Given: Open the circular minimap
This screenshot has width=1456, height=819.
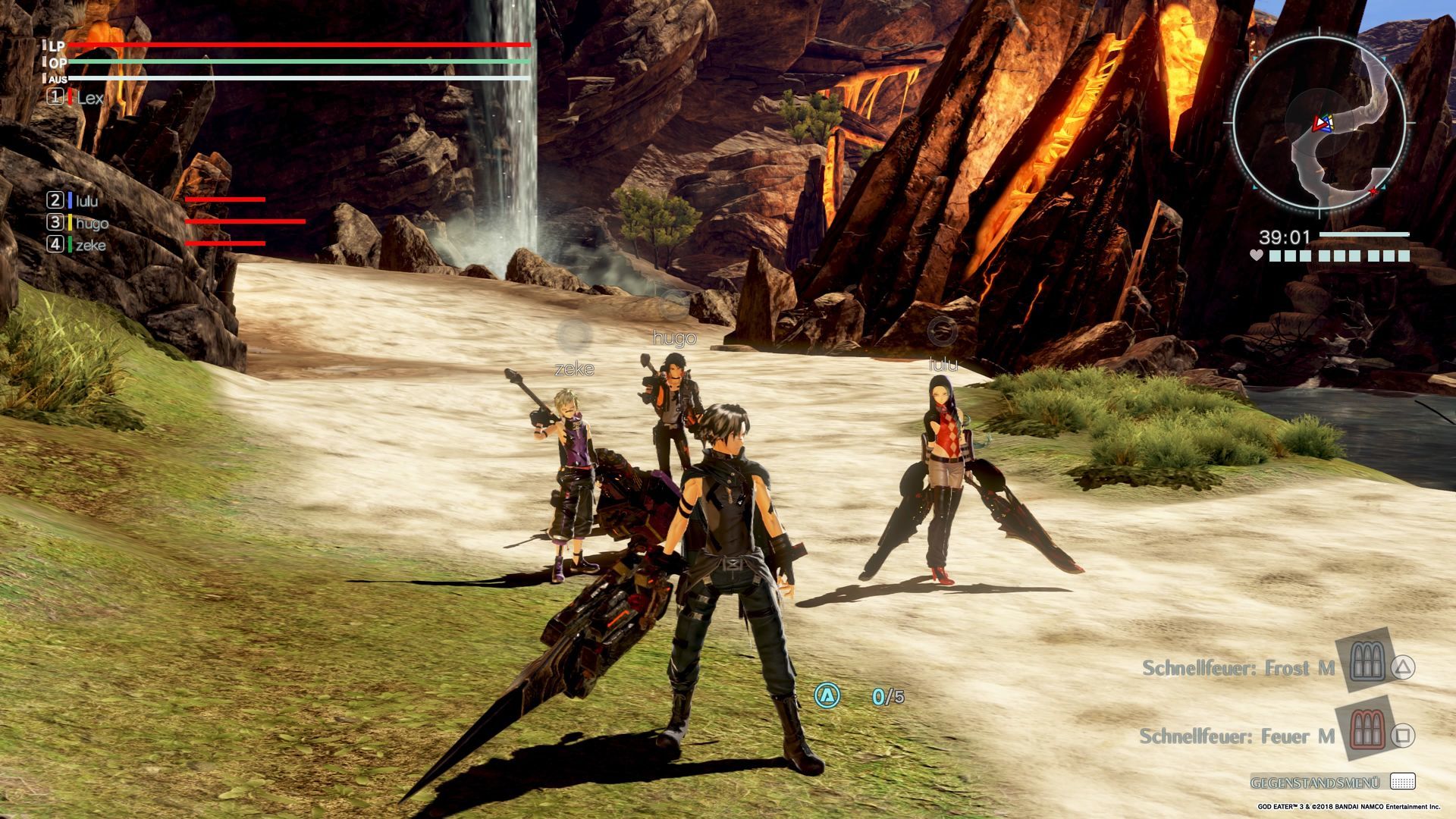Looking at the screenshot, I should click(x=1319, y=123).
